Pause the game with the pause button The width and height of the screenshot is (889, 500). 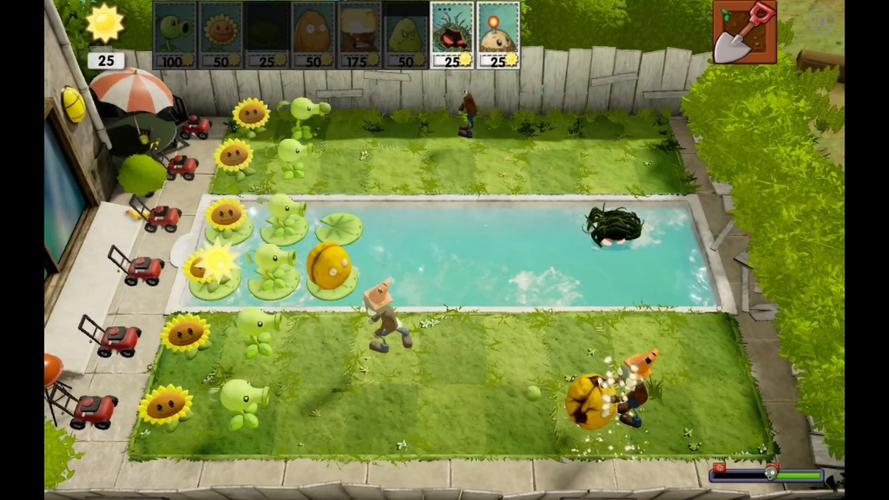point(820,21)
